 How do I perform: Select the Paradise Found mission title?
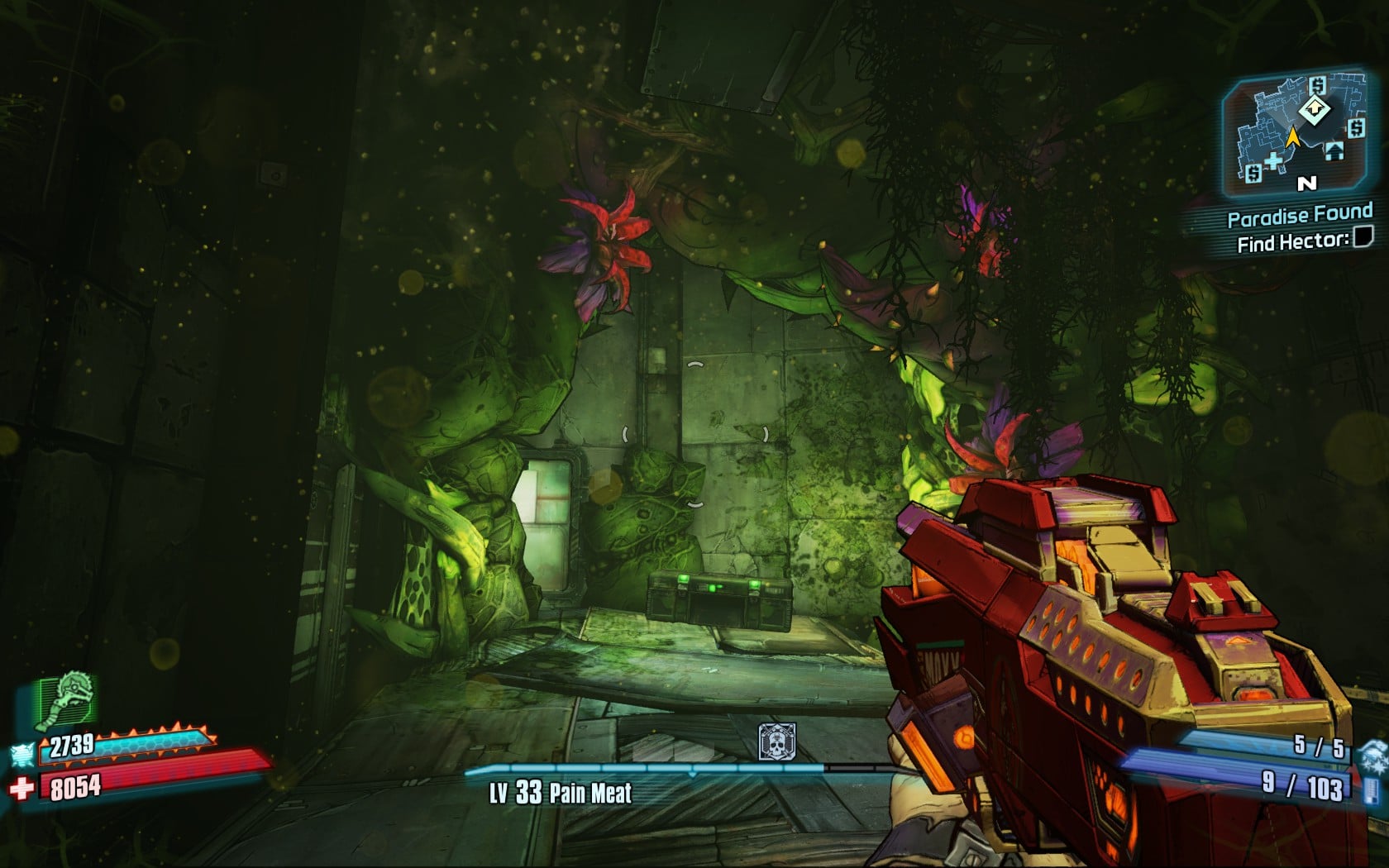pyautogui.click(x=1299, y=215)
